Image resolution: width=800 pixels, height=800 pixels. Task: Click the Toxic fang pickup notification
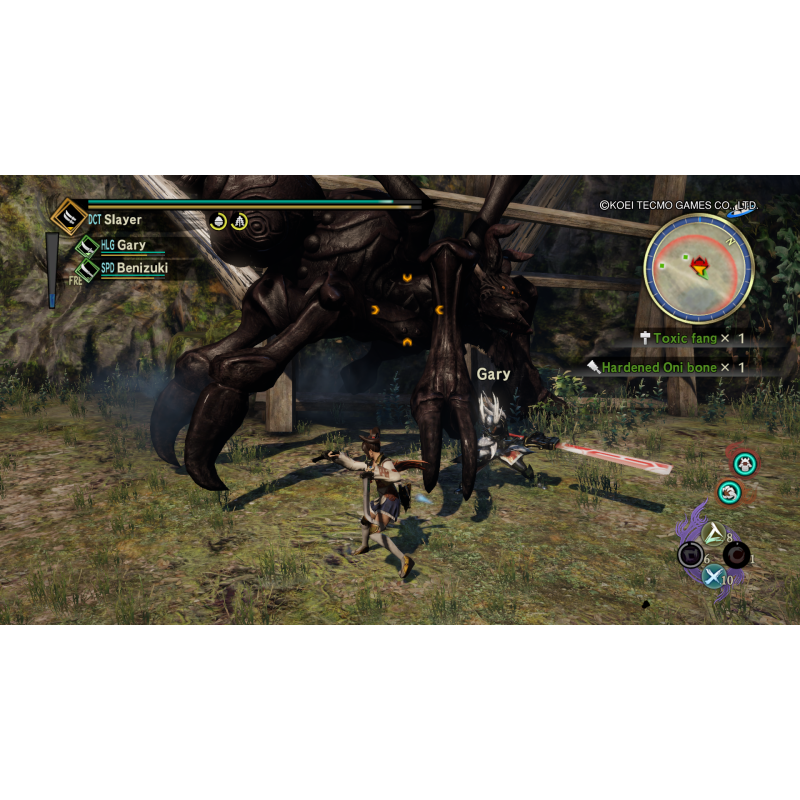[x=693, y=339]
